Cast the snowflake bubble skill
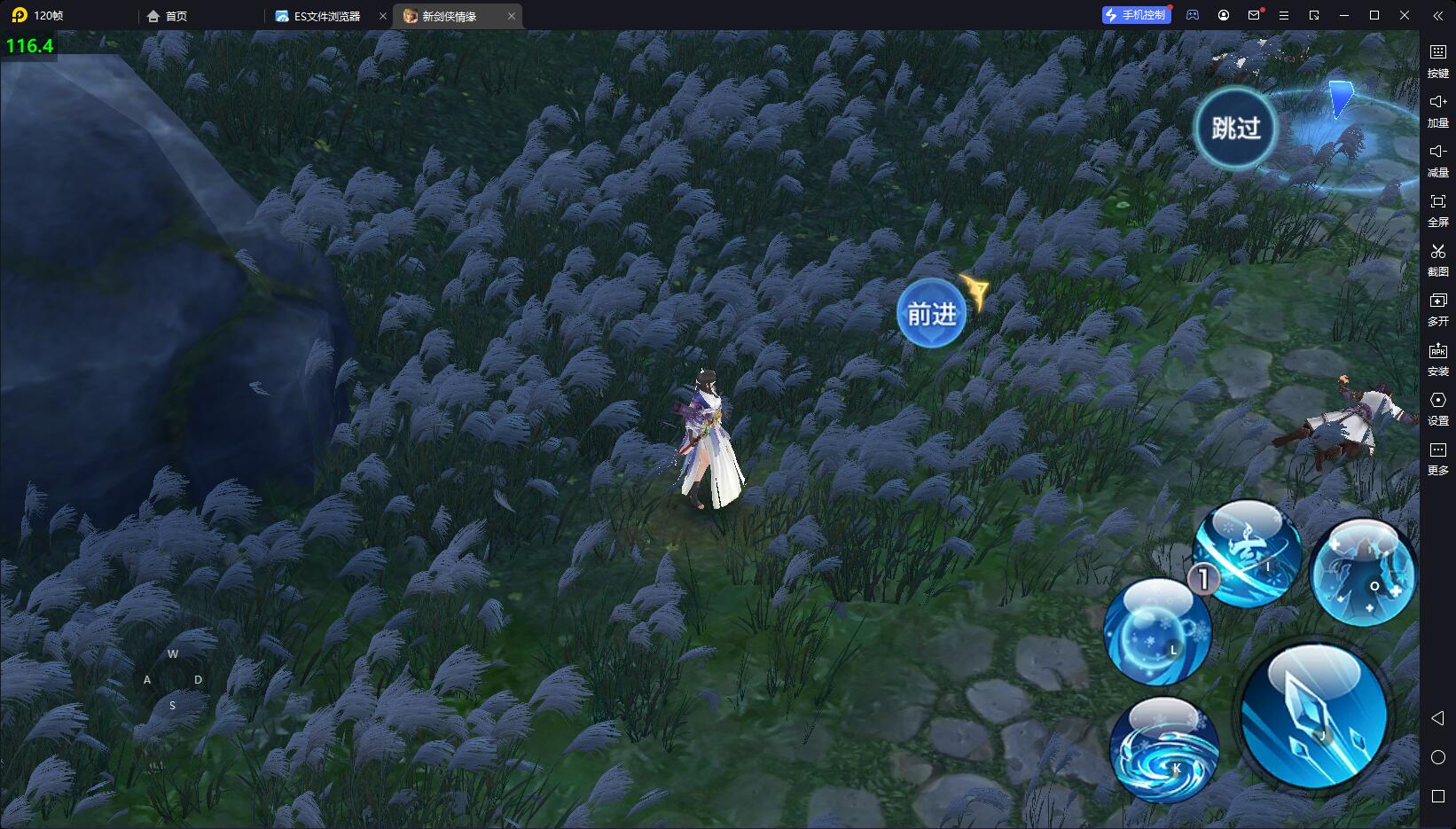 [x=1157, y=631]
